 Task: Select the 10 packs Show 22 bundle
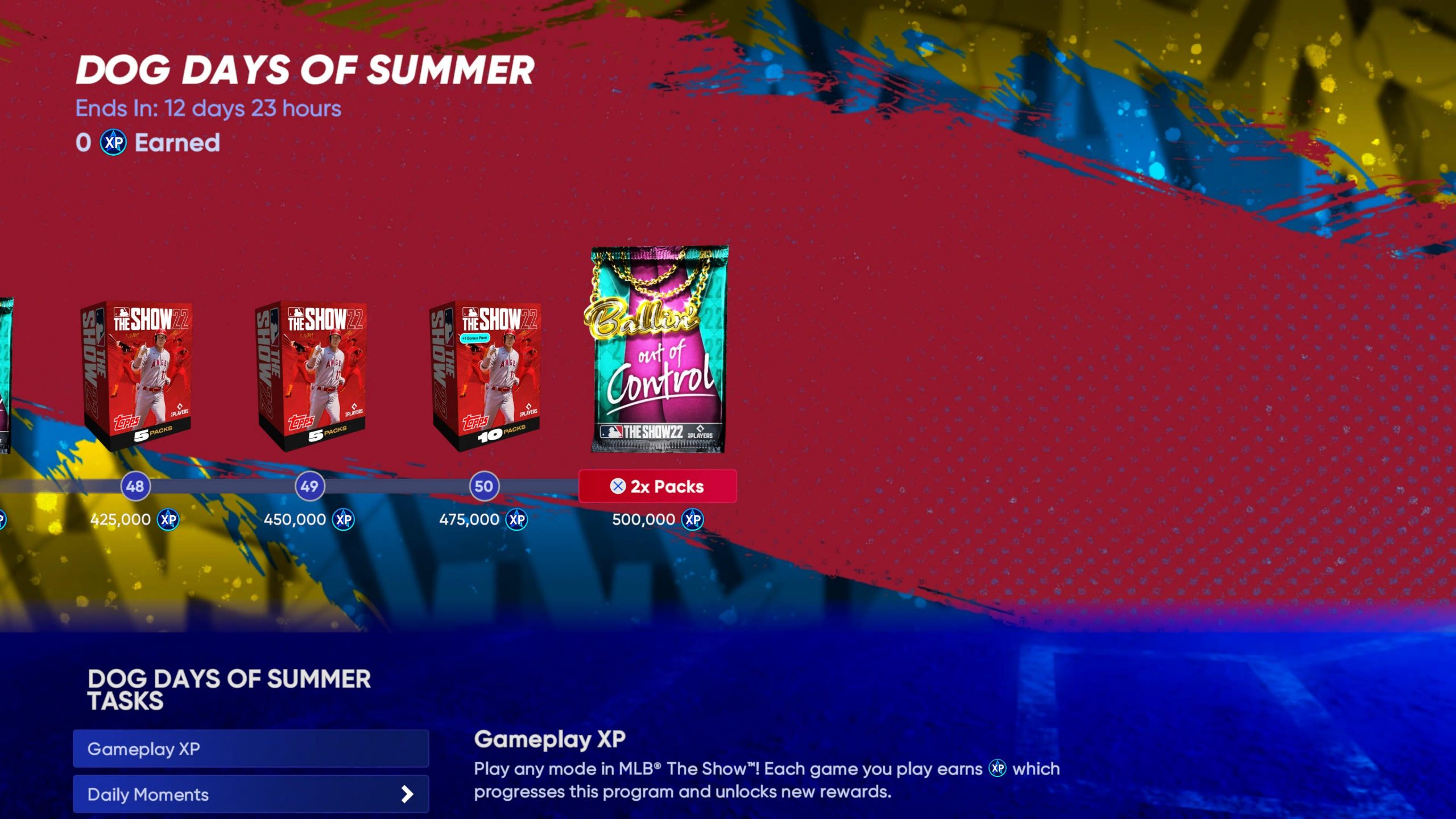[485, 375]
